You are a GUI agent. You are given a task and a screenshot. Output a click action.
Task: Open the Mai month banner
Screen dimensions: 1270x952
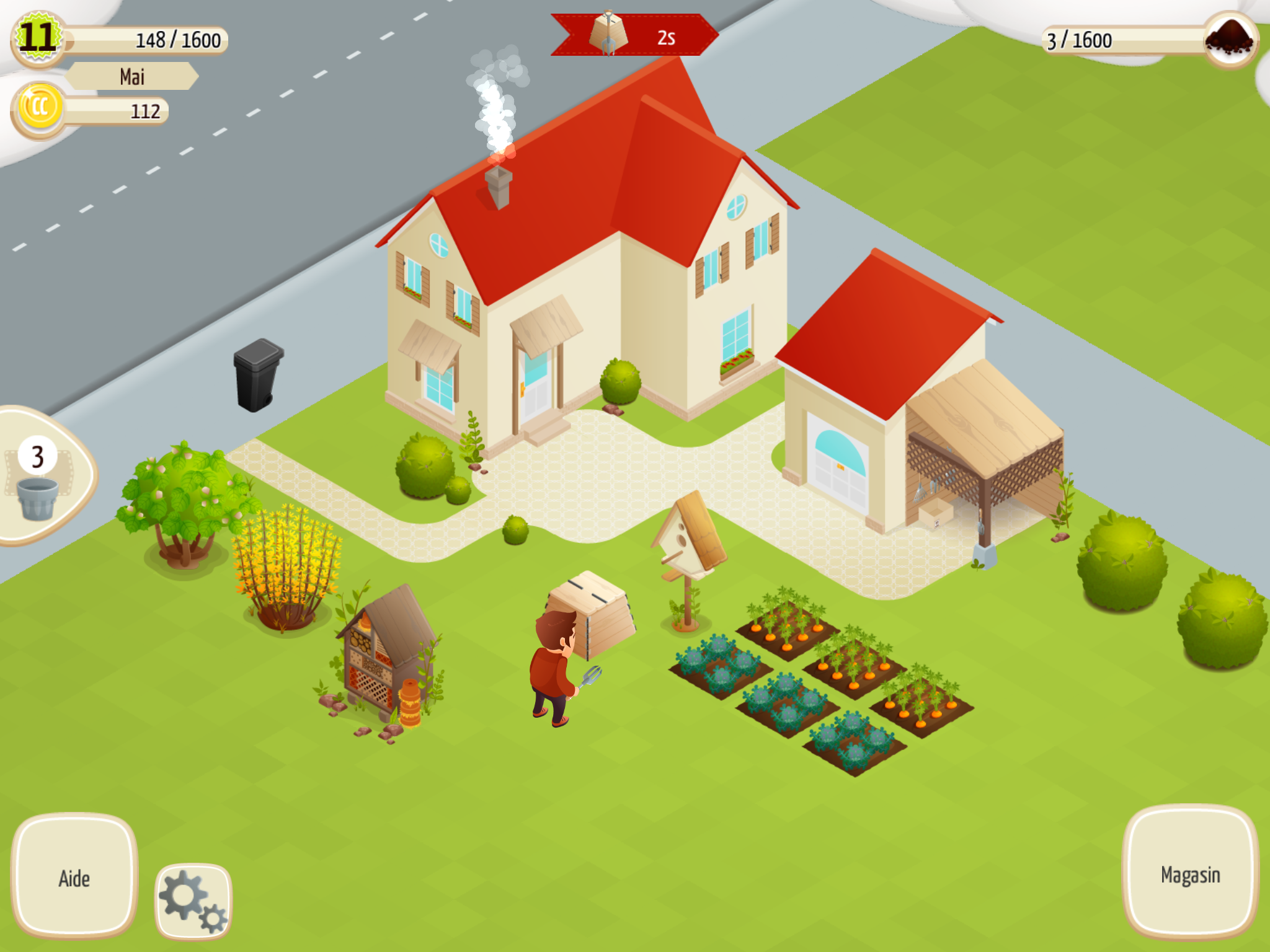tap(130, 76)
